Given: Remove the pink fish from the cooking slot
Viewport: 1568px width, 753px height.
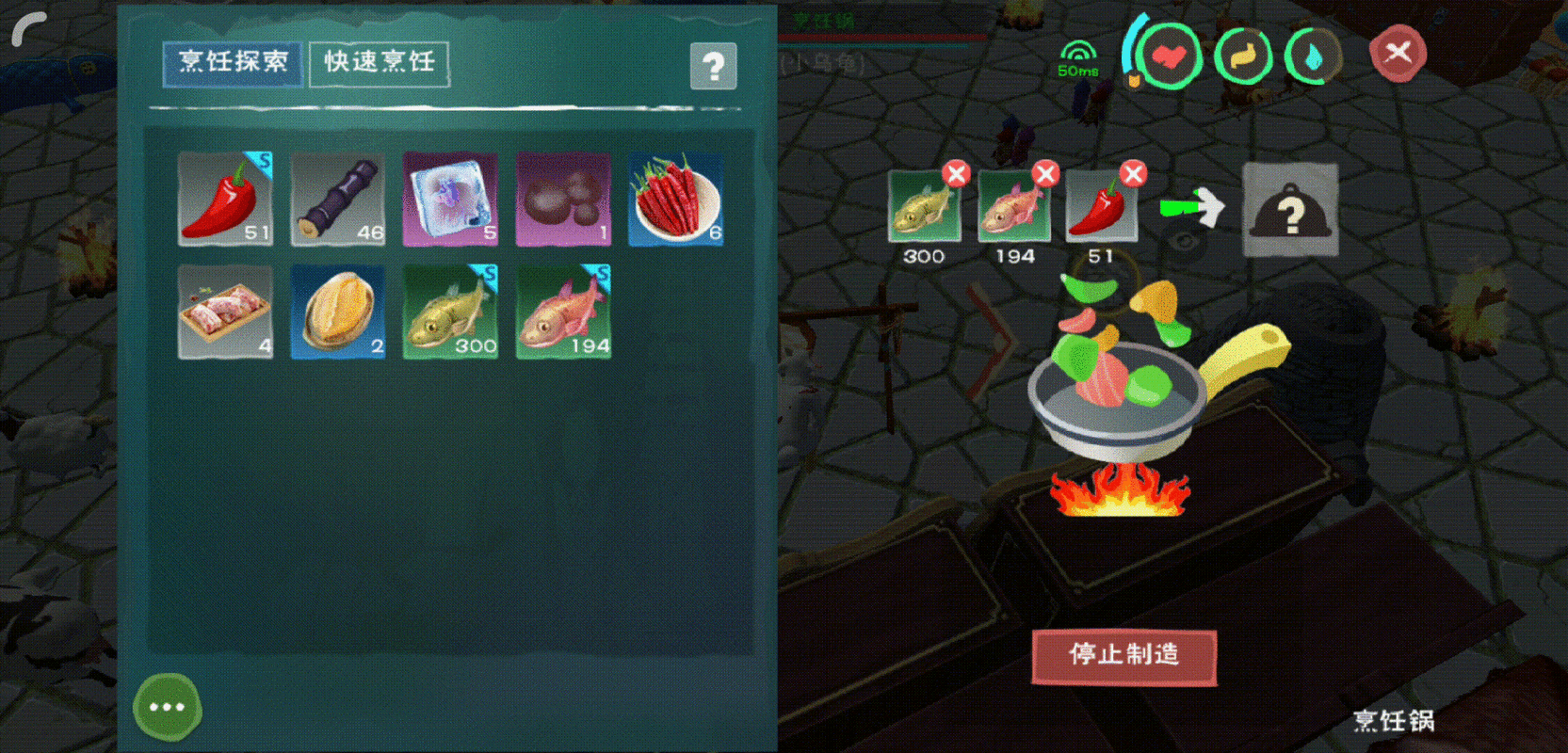Looking at the screenshot, I should (x=1045, y=174).
